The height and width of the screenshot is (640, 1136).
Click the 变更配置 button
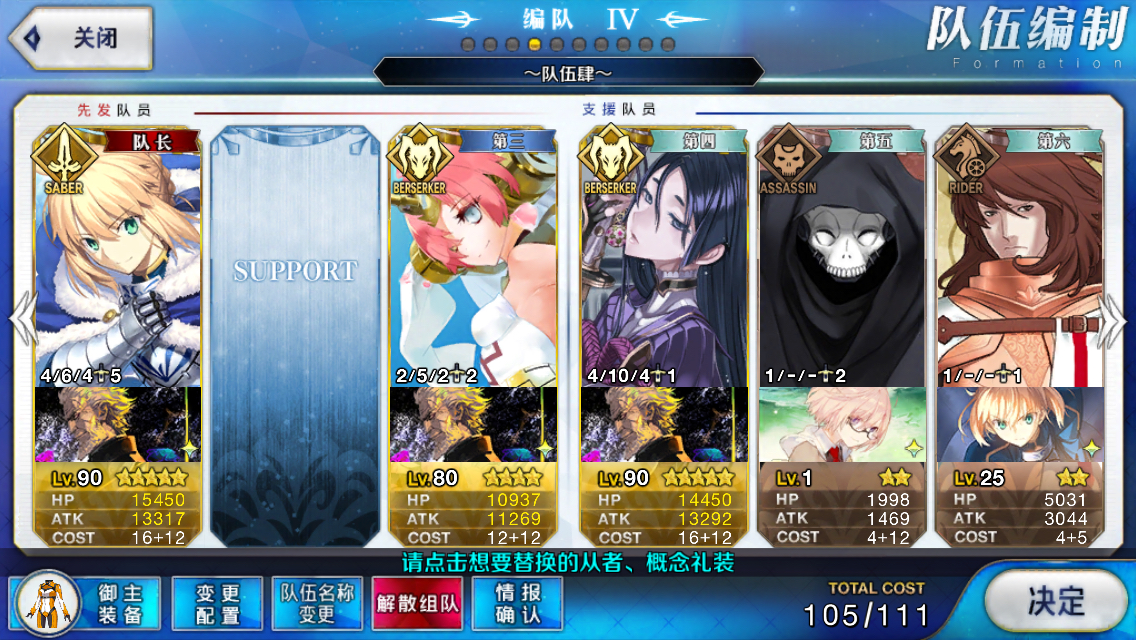[x=217, y=603]
